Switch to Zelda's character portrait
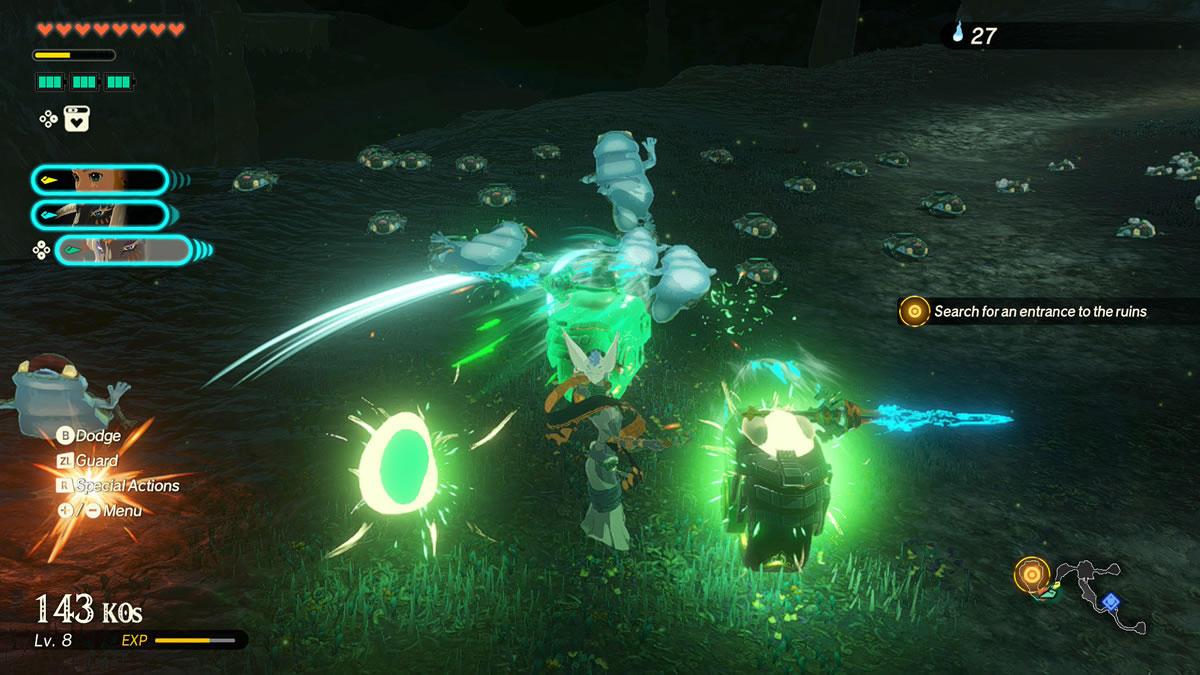 pyautogui.click(x=100, y=180)
